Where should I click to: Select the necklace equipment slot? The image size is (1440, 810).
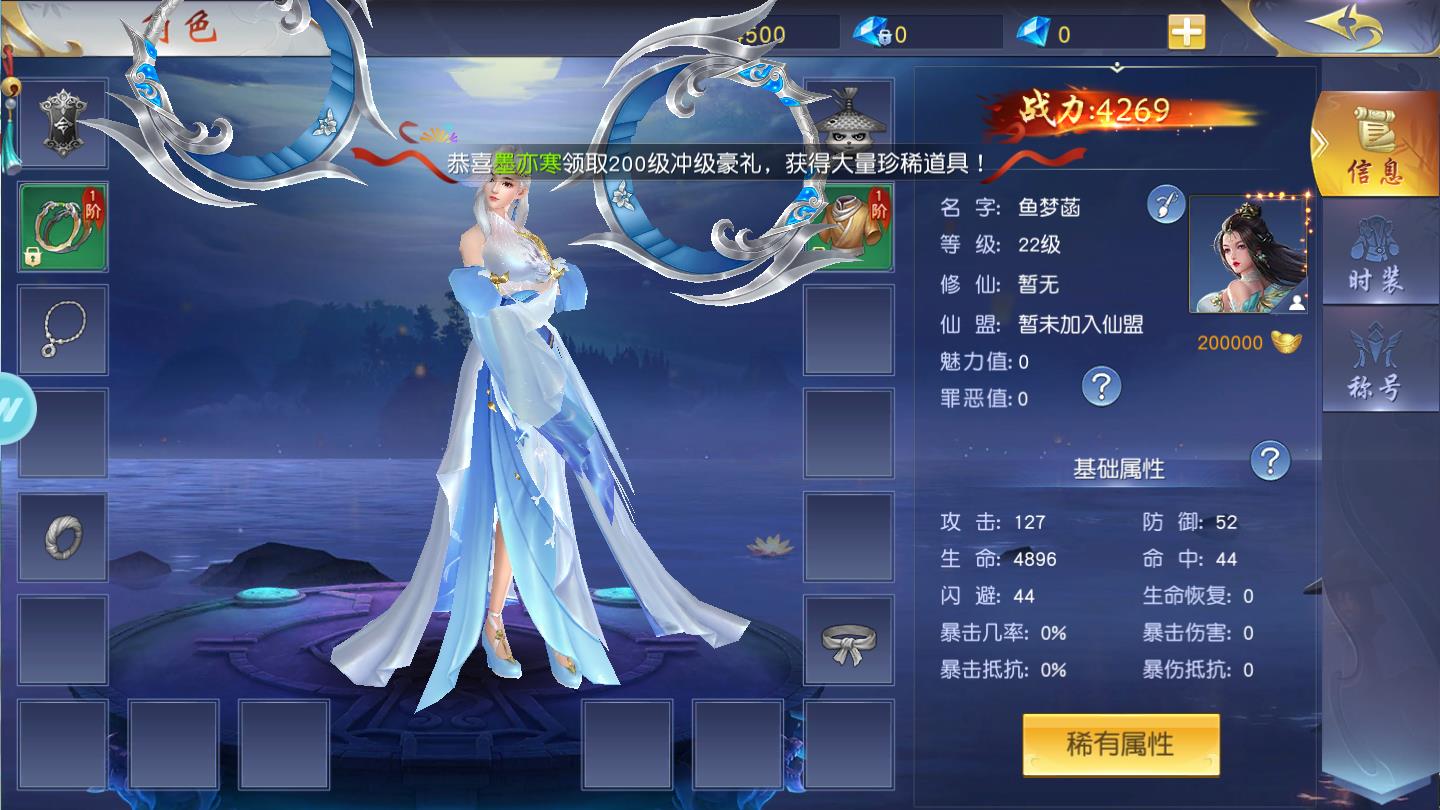[63, 330]
